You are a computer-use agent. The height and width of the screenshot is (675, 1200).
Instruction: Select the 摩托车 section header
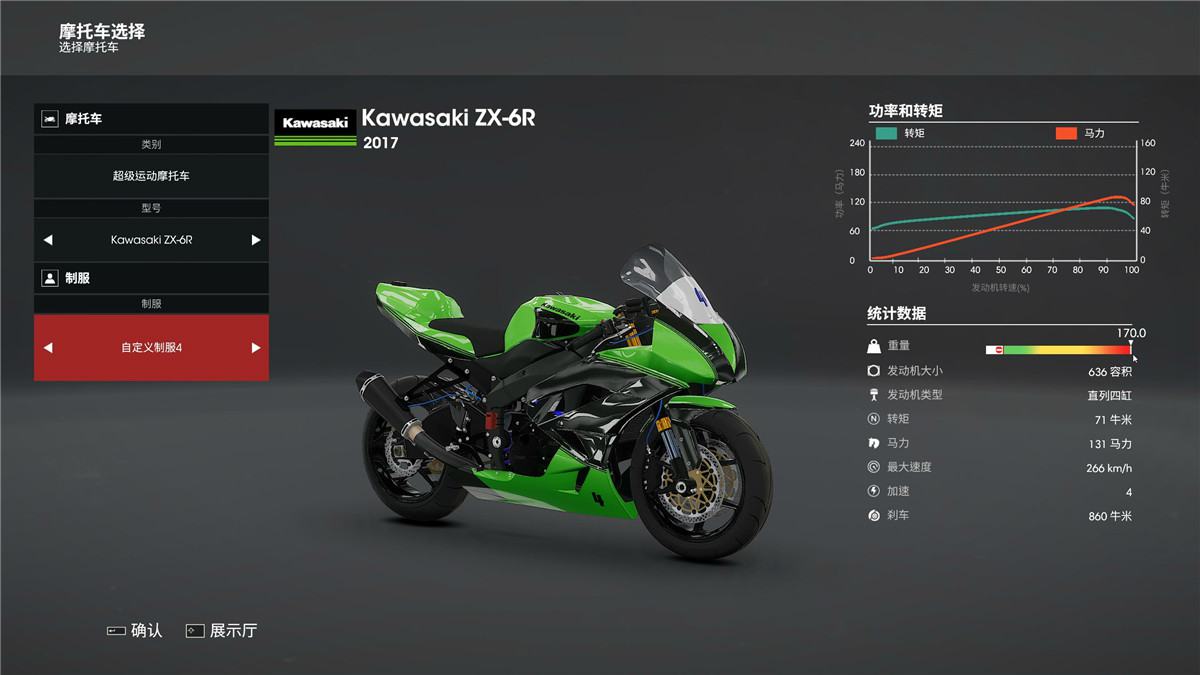pyautogui.click(x=151, y=119)
